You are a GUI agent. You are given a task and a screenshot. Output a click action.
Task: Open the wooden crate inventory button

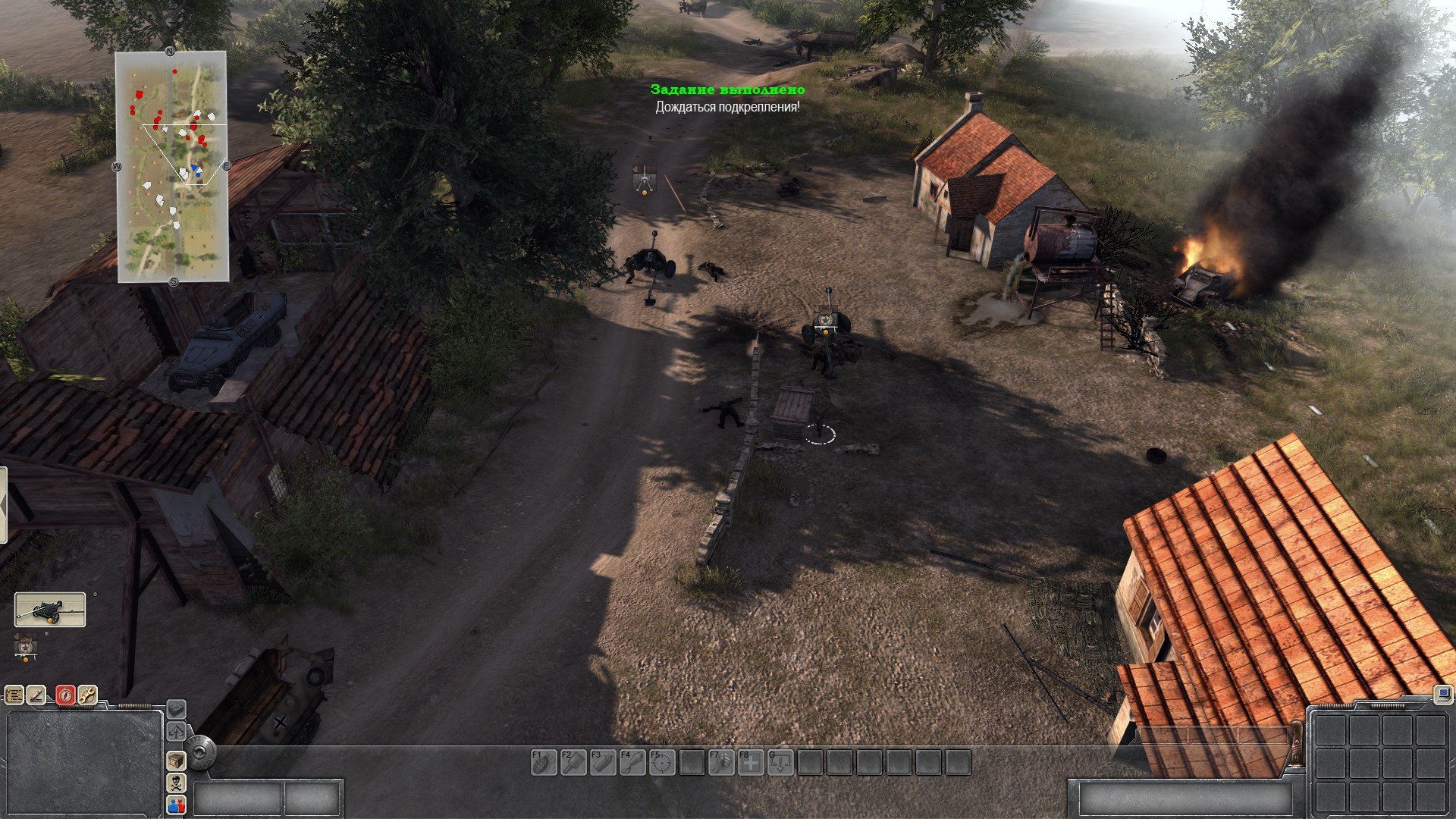coord(176,760)
